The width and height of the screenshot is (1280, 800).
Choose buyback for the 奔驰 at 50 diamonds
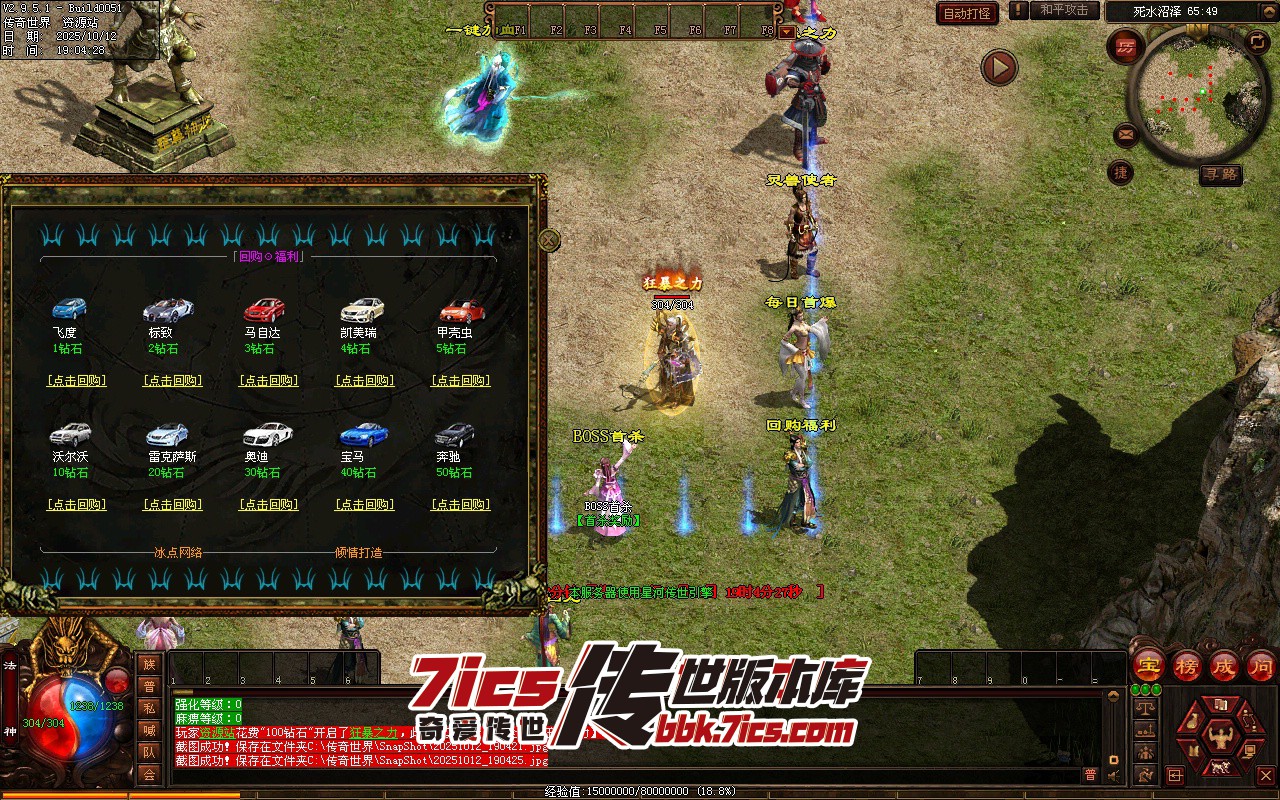coord(460,505)
